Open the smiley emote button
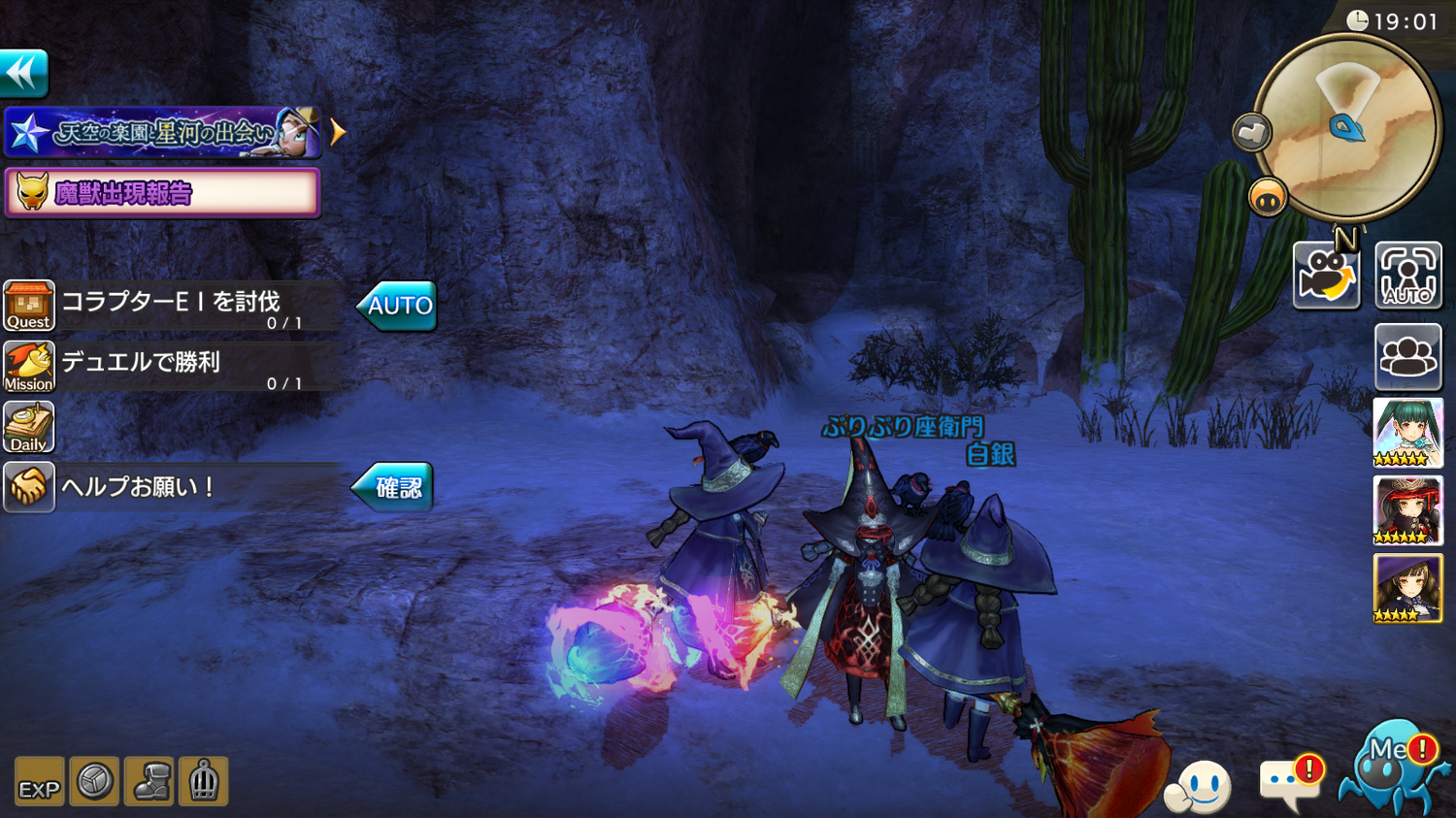 click(1200, 786)
